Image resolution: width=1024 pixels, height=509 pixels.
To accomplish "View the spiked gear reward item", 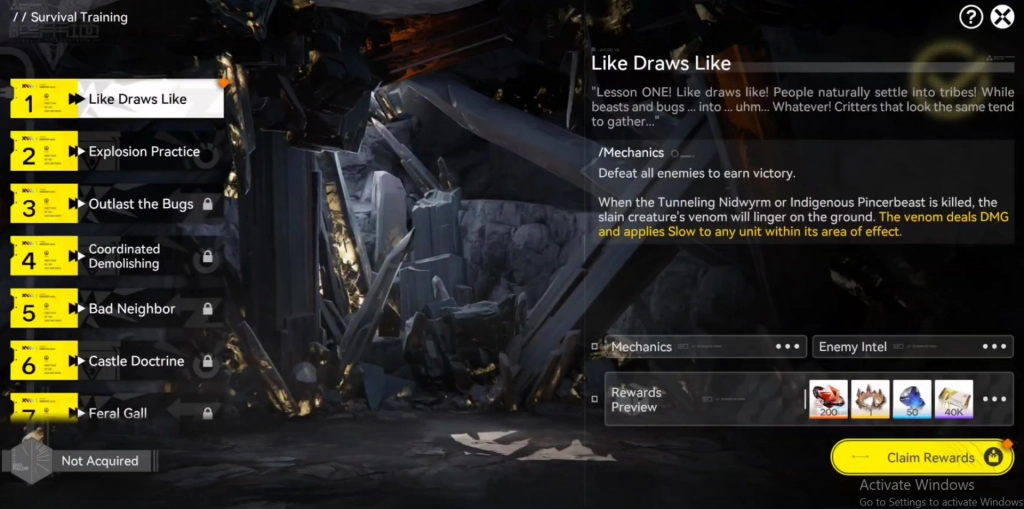I will click(x=870, y=399).
